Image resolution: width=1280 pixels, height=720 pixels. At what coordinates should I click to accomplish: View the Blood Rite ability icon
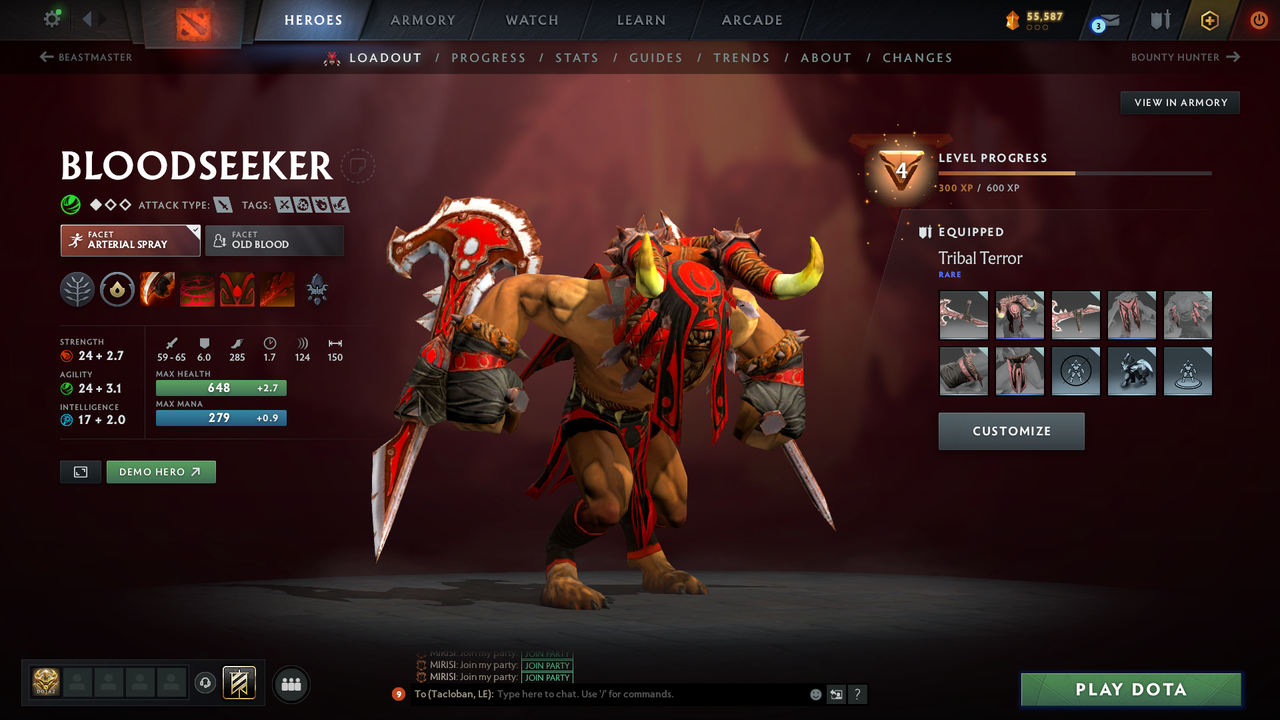(197, 289)
